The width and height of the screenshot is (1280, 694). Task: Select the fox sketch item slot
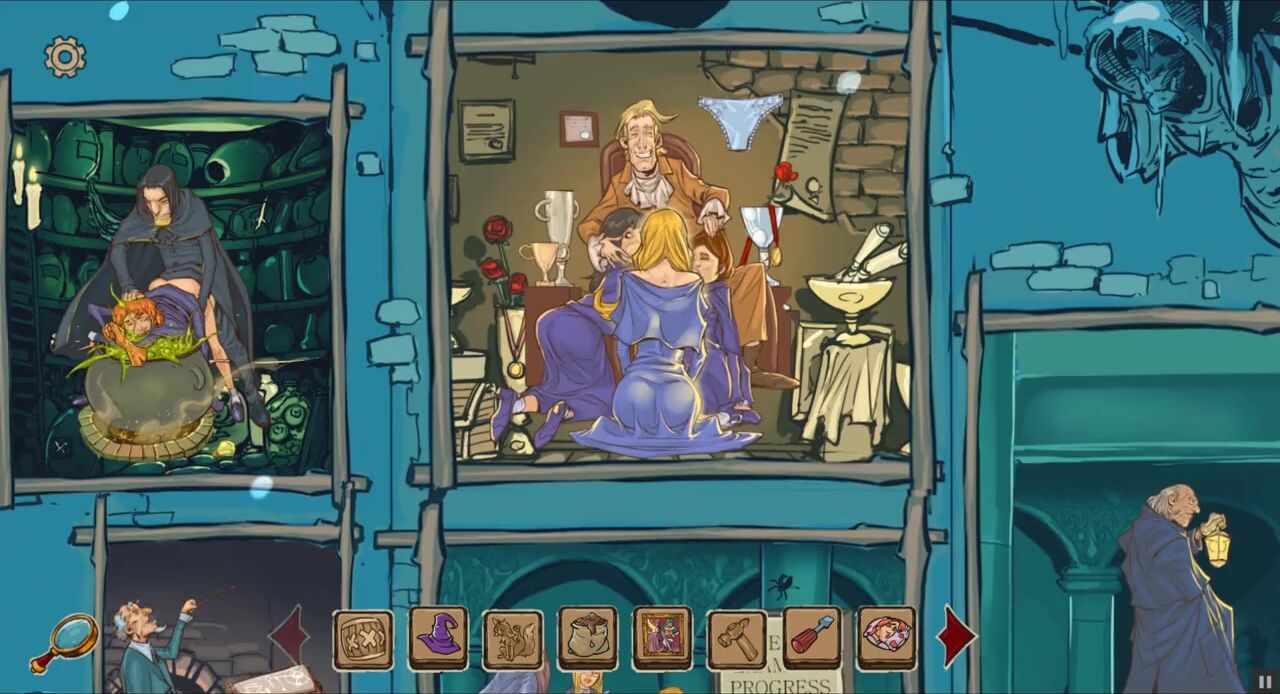(513, 639)
